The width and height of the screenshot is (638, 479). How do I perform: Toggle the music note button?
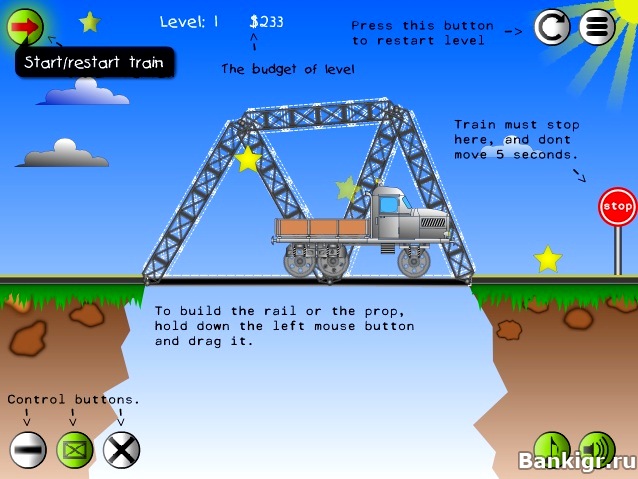(x=551, y=448)
